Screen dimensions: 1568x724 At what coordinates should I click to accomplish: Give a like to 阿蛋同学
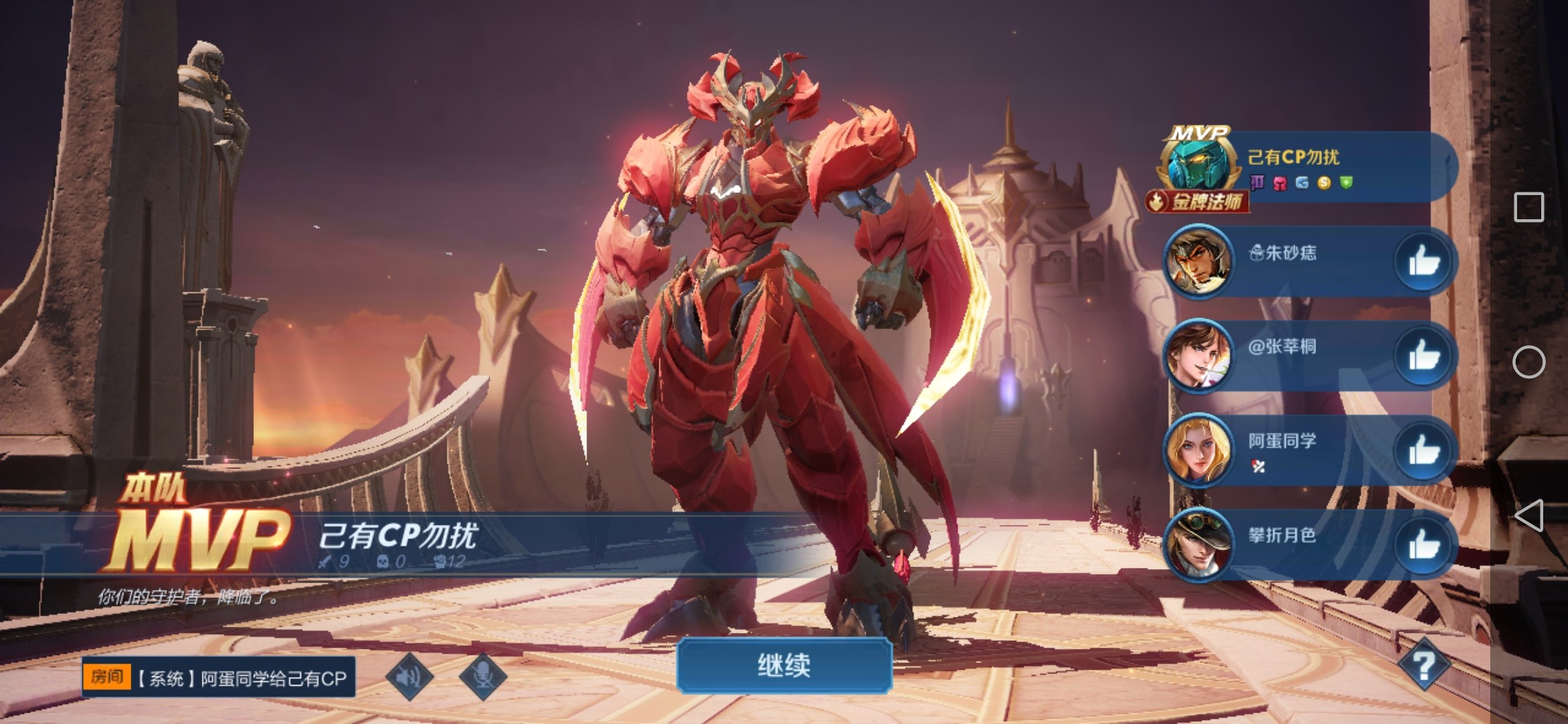click(1423, 450)
